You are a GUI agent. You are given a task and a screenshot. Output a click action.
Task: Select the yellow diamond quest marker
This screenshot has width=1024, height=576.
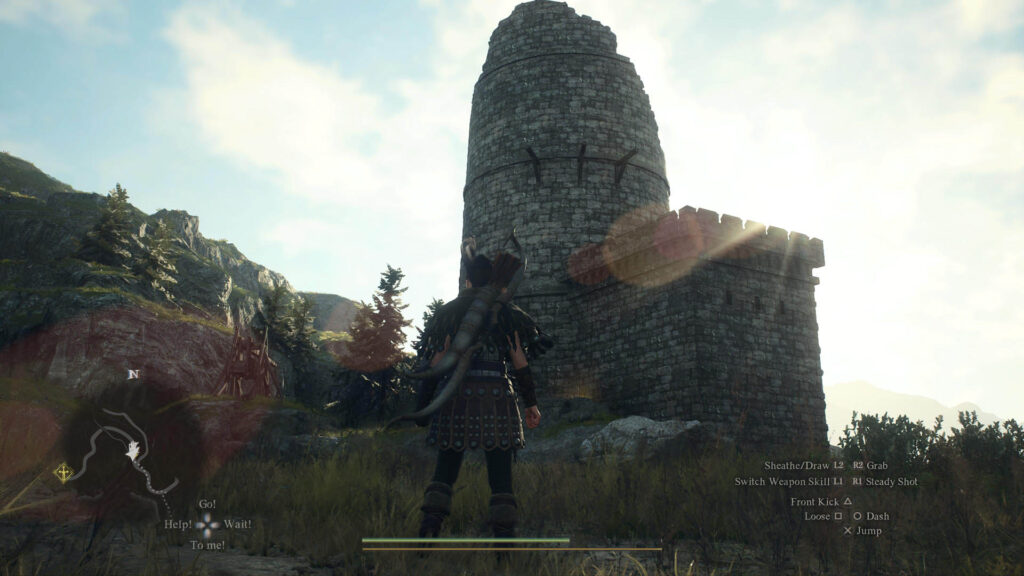coord(63,472)
